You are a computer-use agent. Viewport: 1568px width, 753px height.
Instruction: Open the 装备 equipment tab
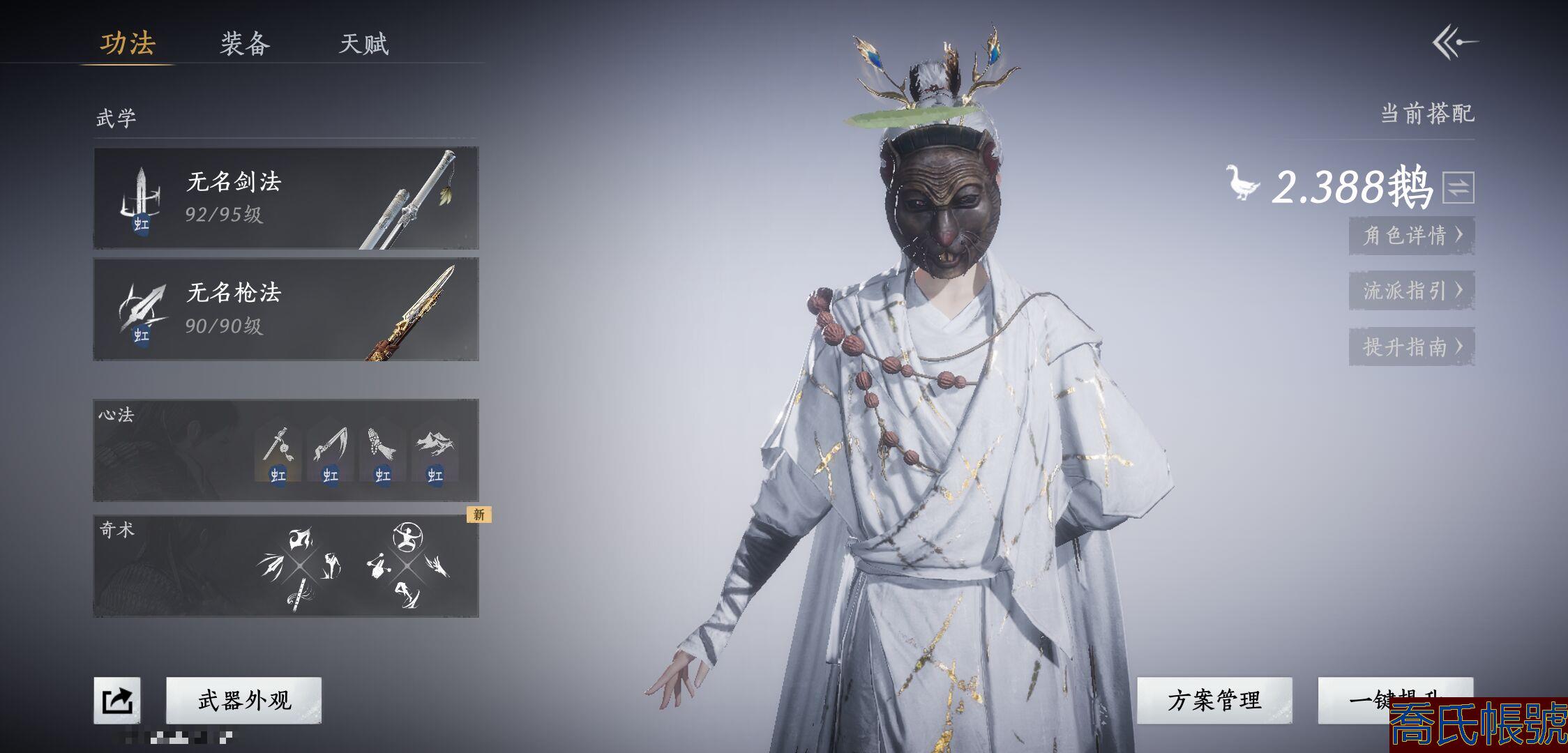click(x=245, y=44)
